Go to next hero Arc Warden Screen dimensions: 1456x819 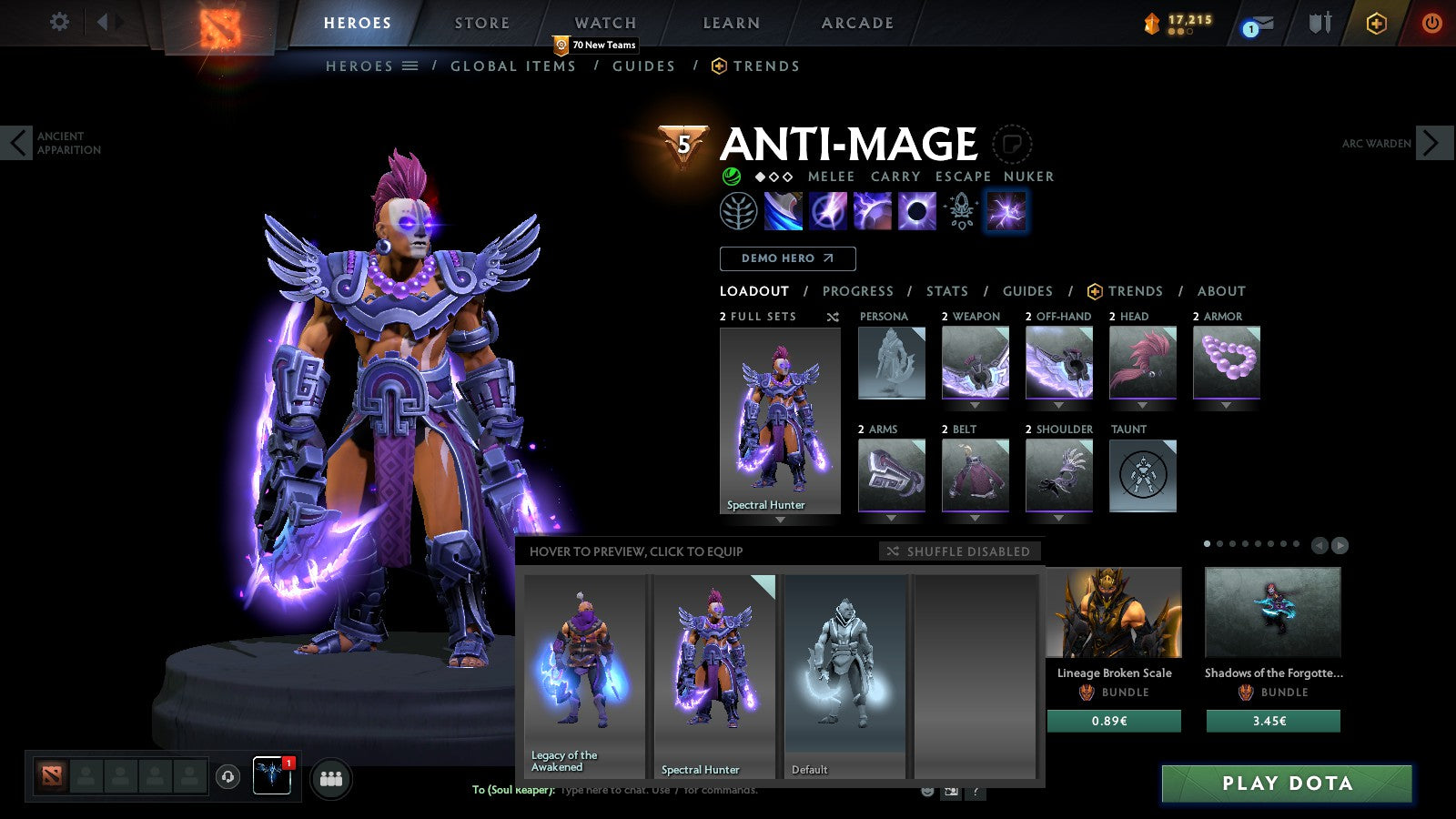(1431, 143)
